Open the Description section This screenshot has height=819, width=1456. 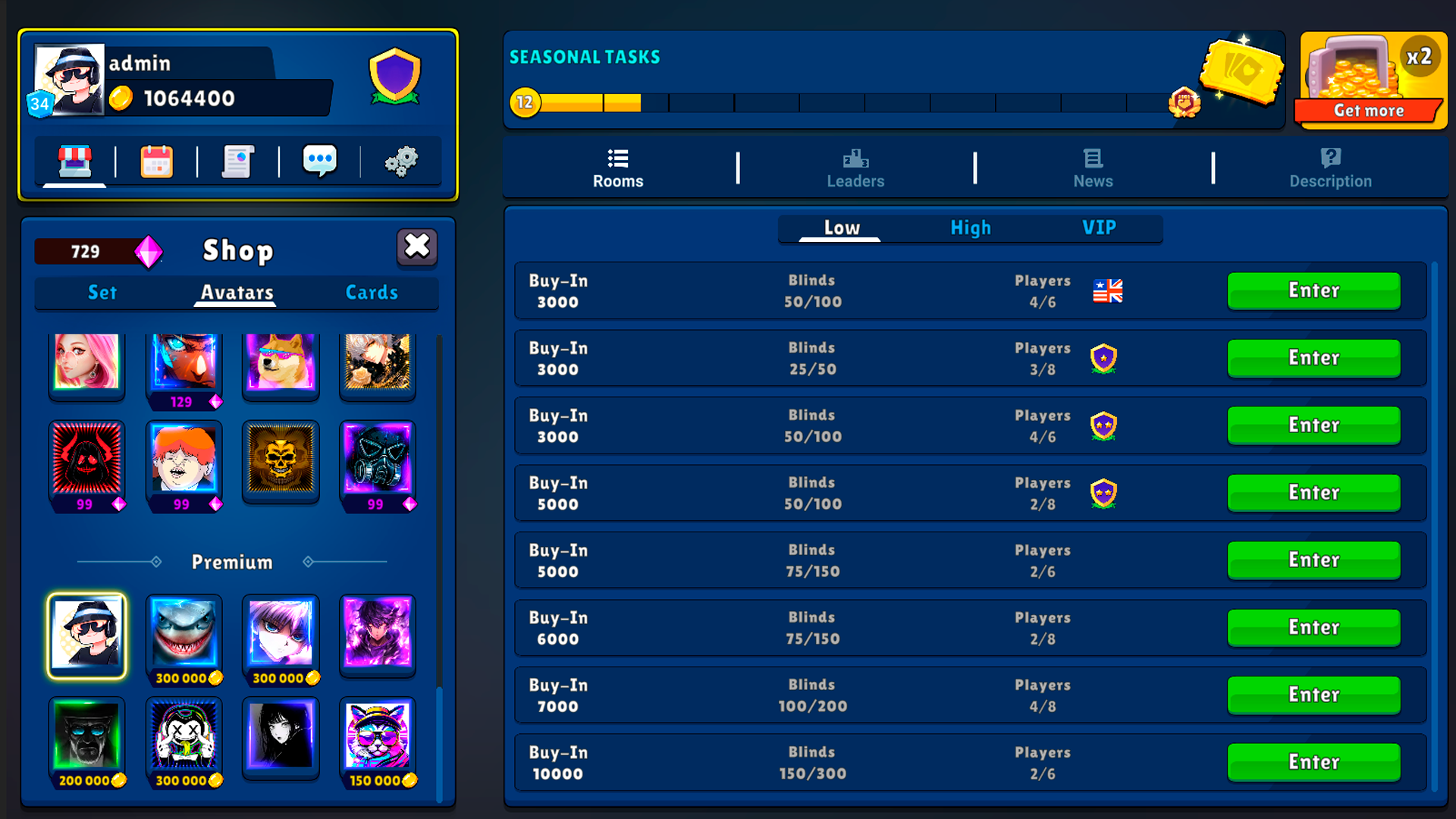click(1330, 168)
